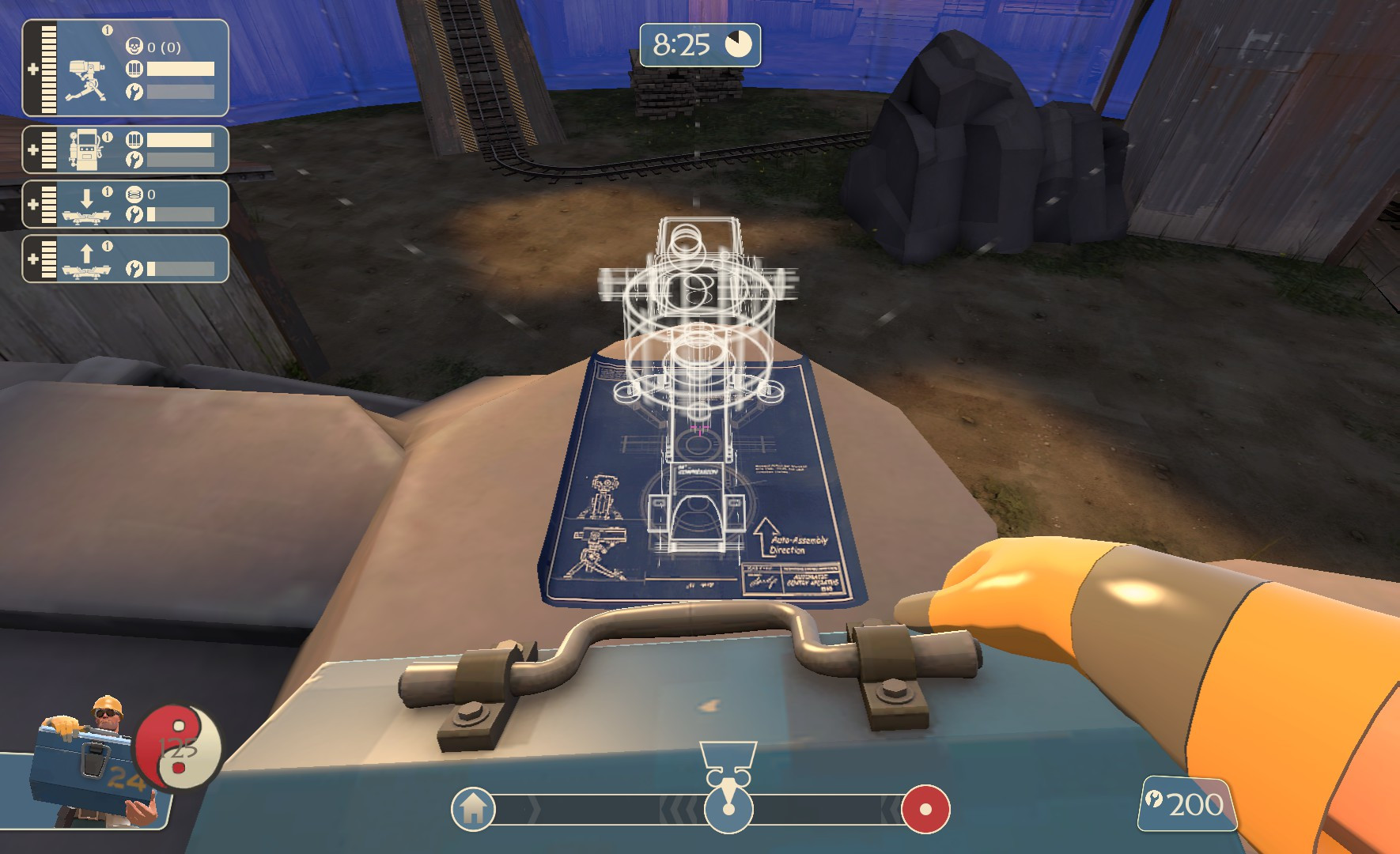The width and height of the screenshot is (1400, 854).
Task: Click the wrench build-progress icon on the Dispenser panel
Action: pyautogui.click(x=136, y=158)
